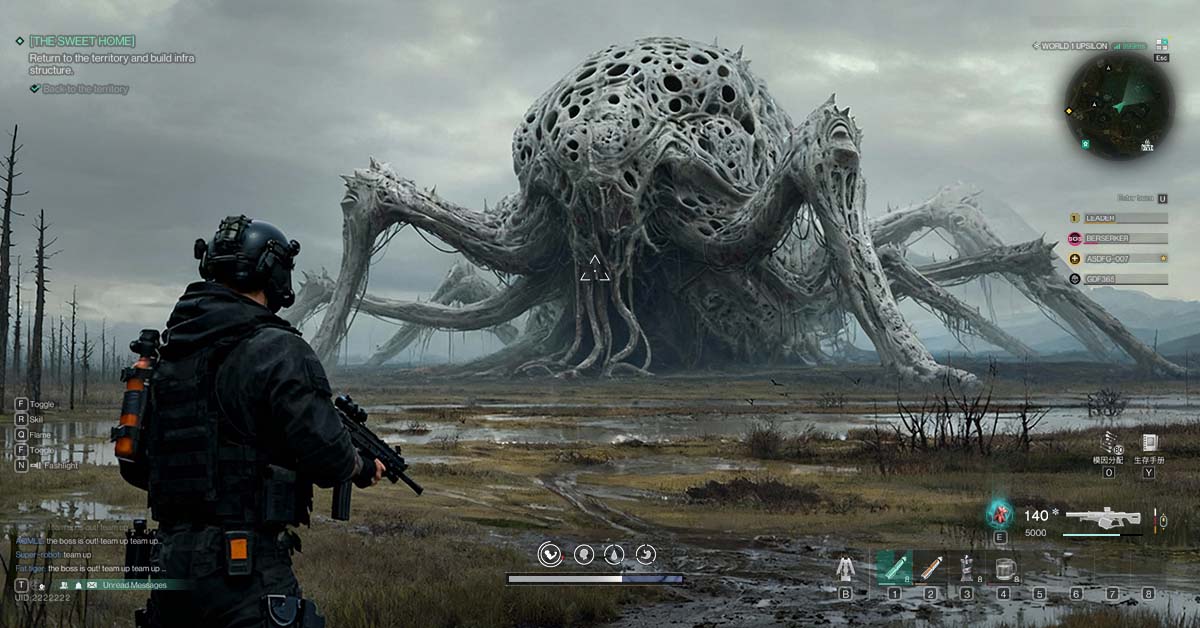The image size is (1200, 628).
Task: Click the water droplet status icon
Action: pos(615,554)
